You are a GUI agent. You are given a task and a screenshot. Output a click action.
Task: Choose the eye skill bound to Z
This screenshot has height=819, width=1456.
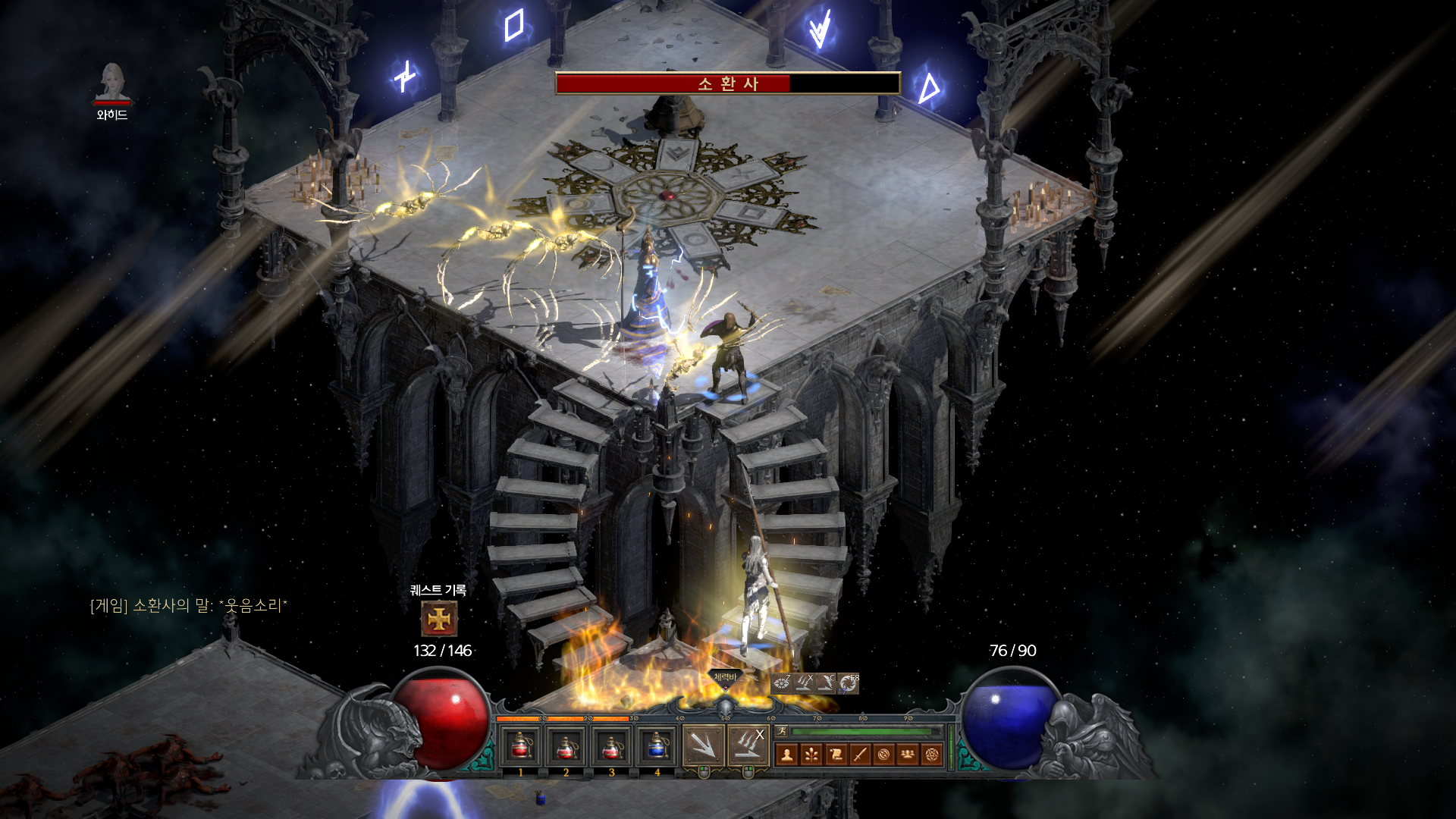click(x=782, y=683)
